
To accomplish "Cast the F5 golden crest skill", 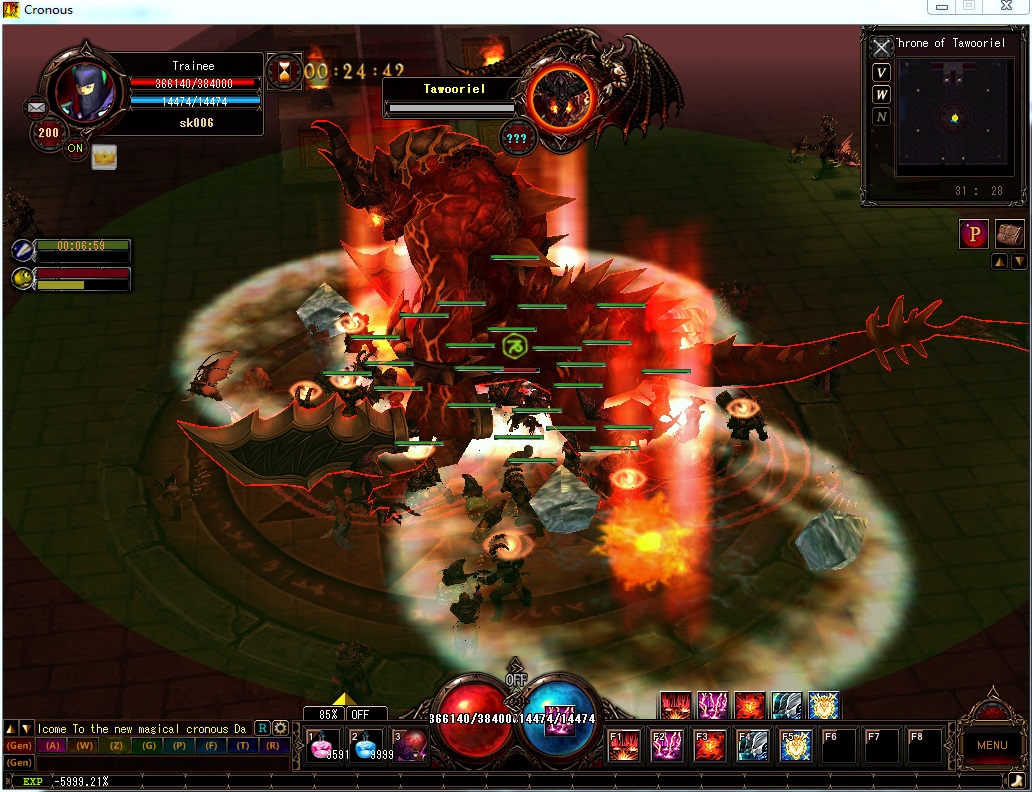I will 795,745.
